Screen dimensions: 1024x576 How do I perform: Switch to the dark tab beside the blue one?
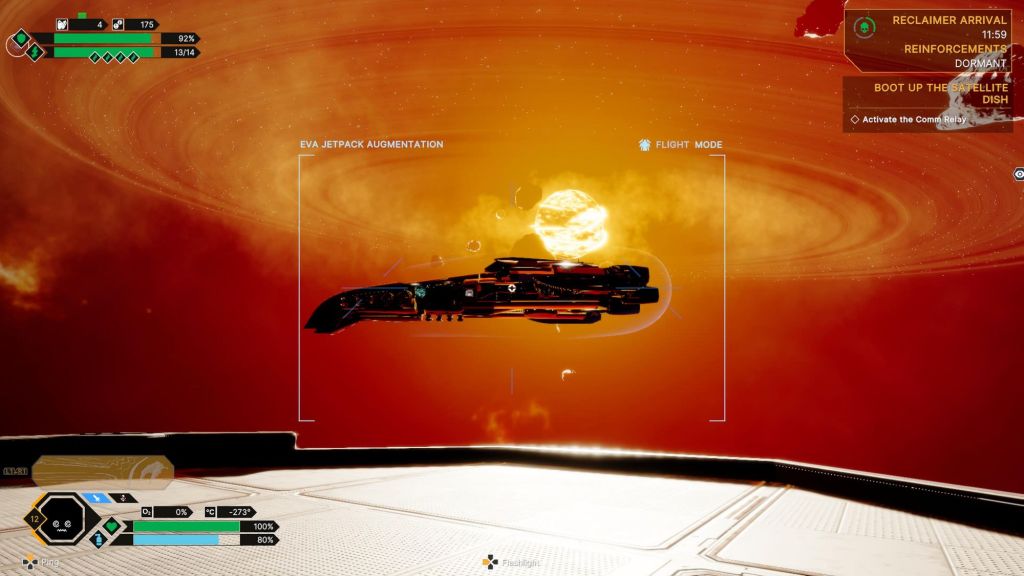pyautogui.click(x=124, y=497)
